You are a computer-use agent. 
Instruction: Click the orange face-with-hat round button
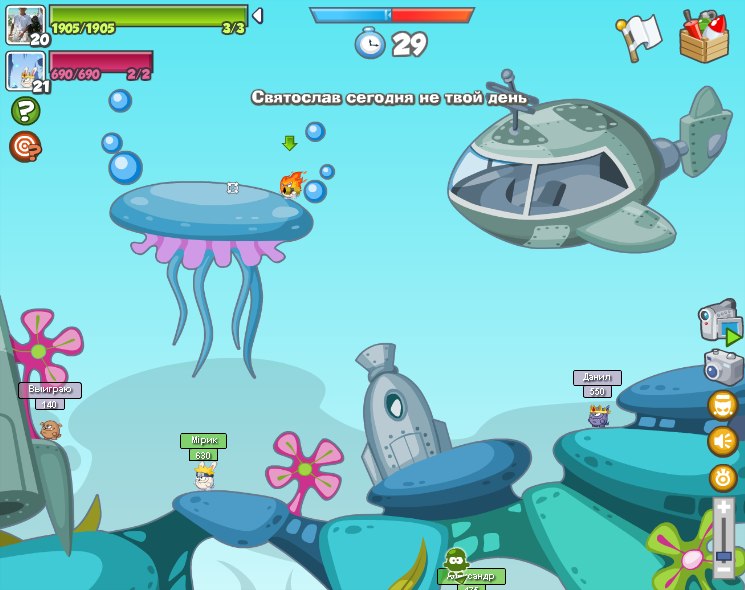723,405
